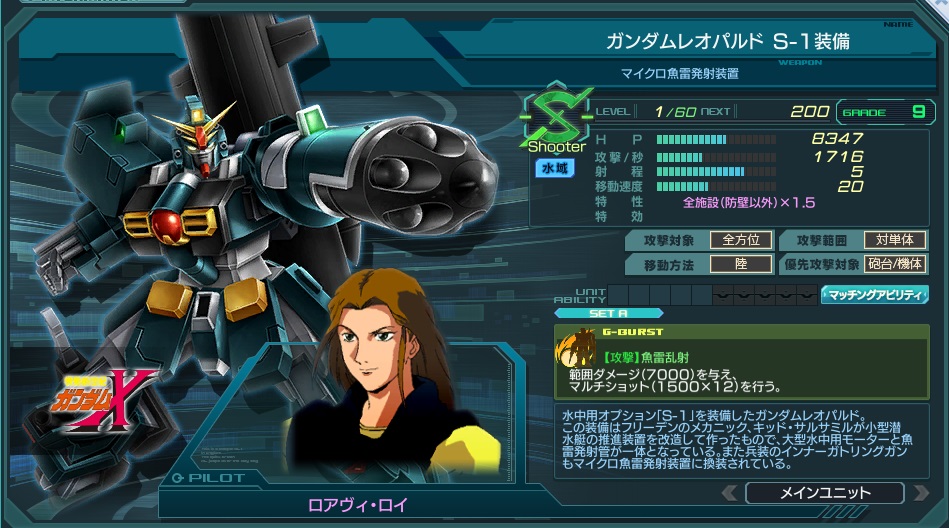This screenshot has width=949, height=528.
Task: Click the right arrow beside メインユニット
Action: click(x=919, y=493)
